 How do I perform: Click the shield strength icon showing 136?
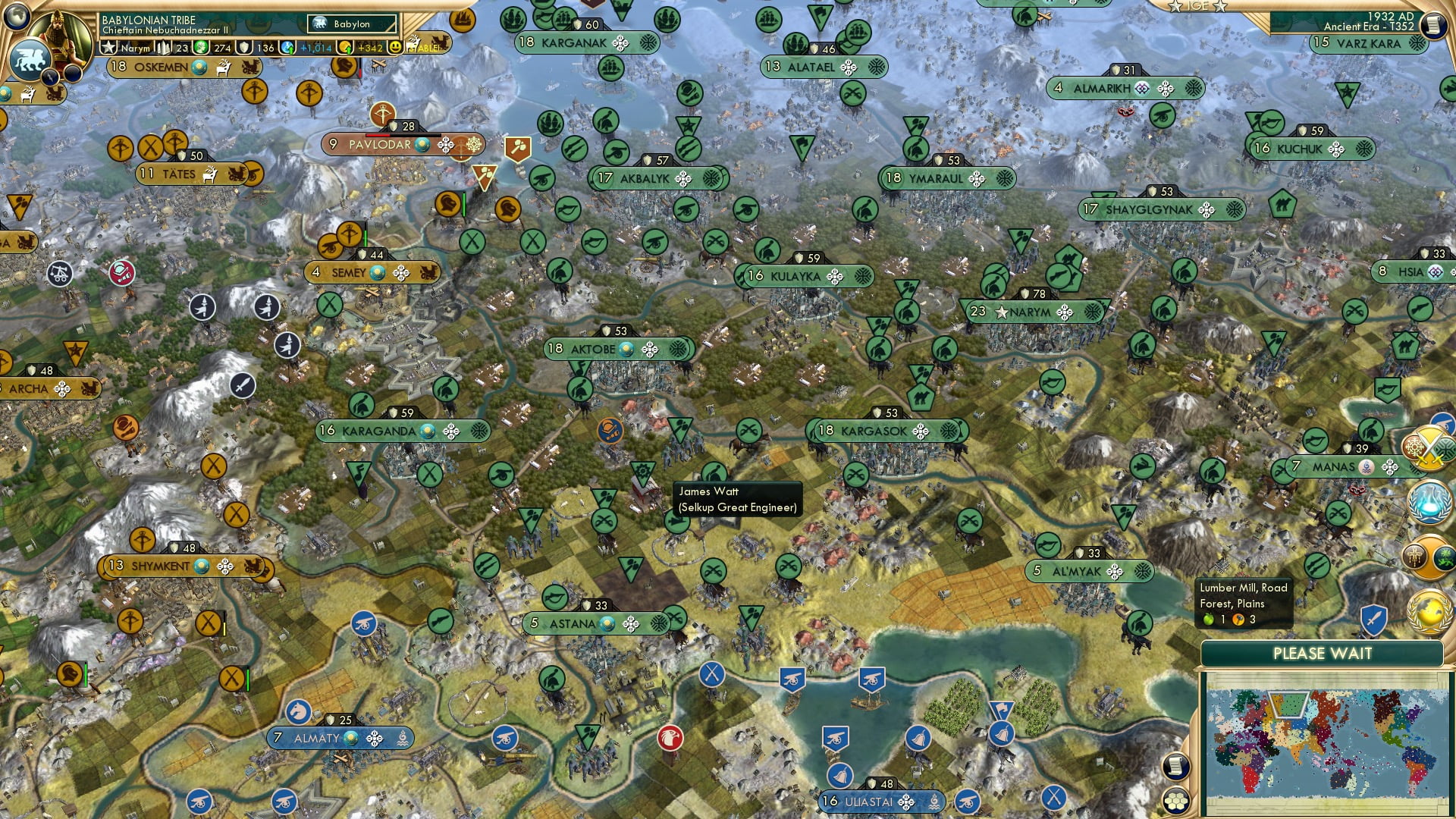244,48
